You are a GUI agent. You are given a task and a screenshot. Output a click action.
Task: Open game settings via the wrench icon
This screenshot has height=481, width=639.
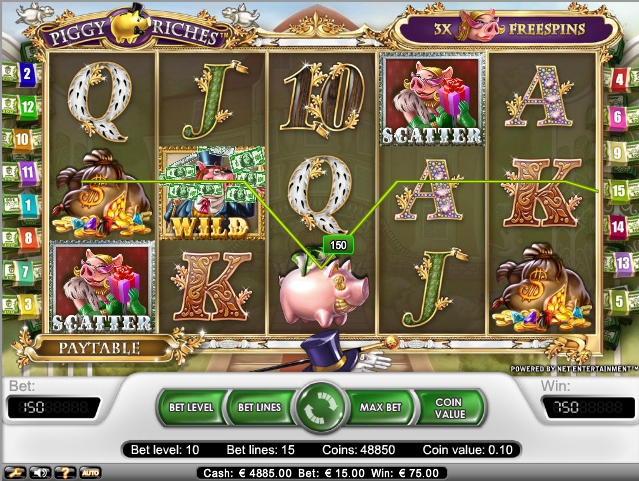tap(15, 471)
